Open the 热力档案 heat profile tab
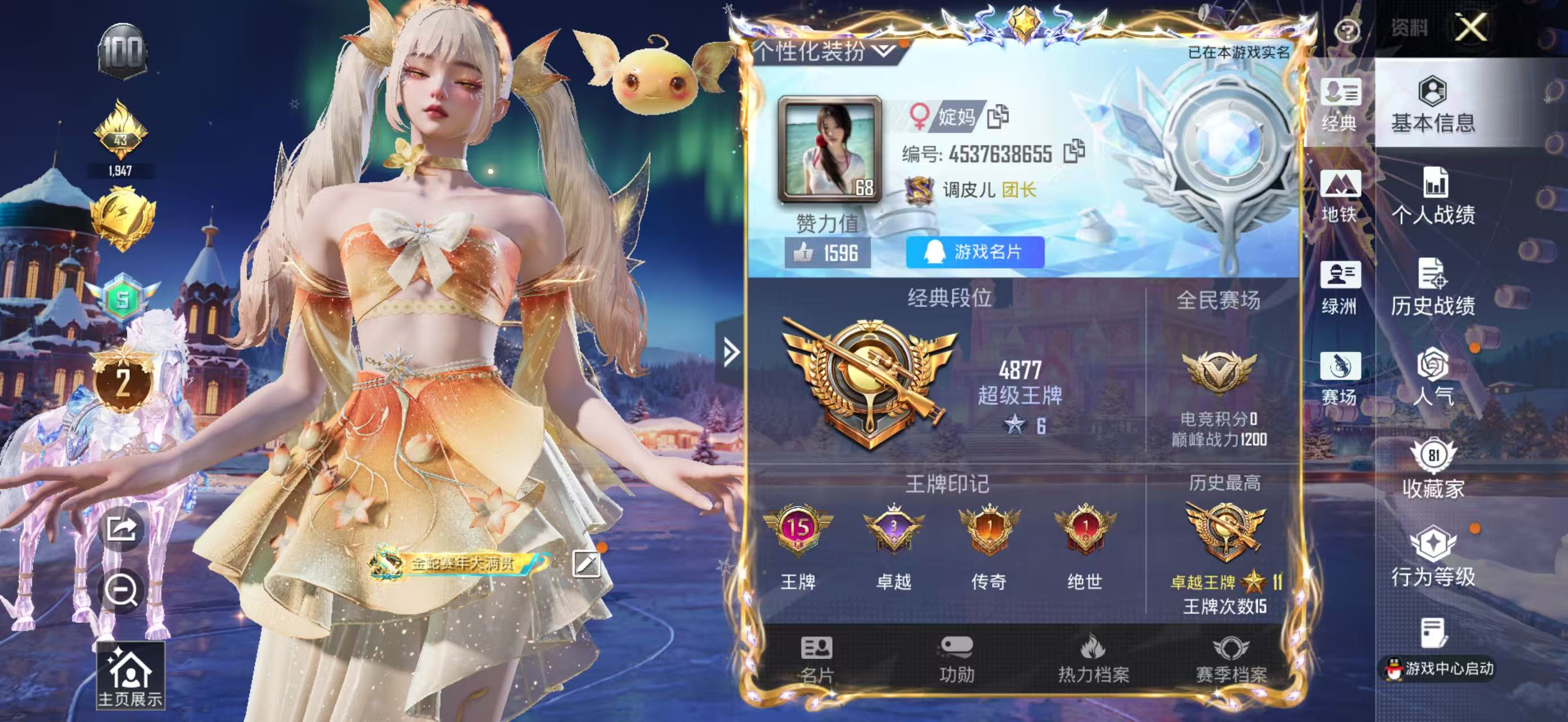Screen dimensions: 1568x722 (x=1093, y=659)
